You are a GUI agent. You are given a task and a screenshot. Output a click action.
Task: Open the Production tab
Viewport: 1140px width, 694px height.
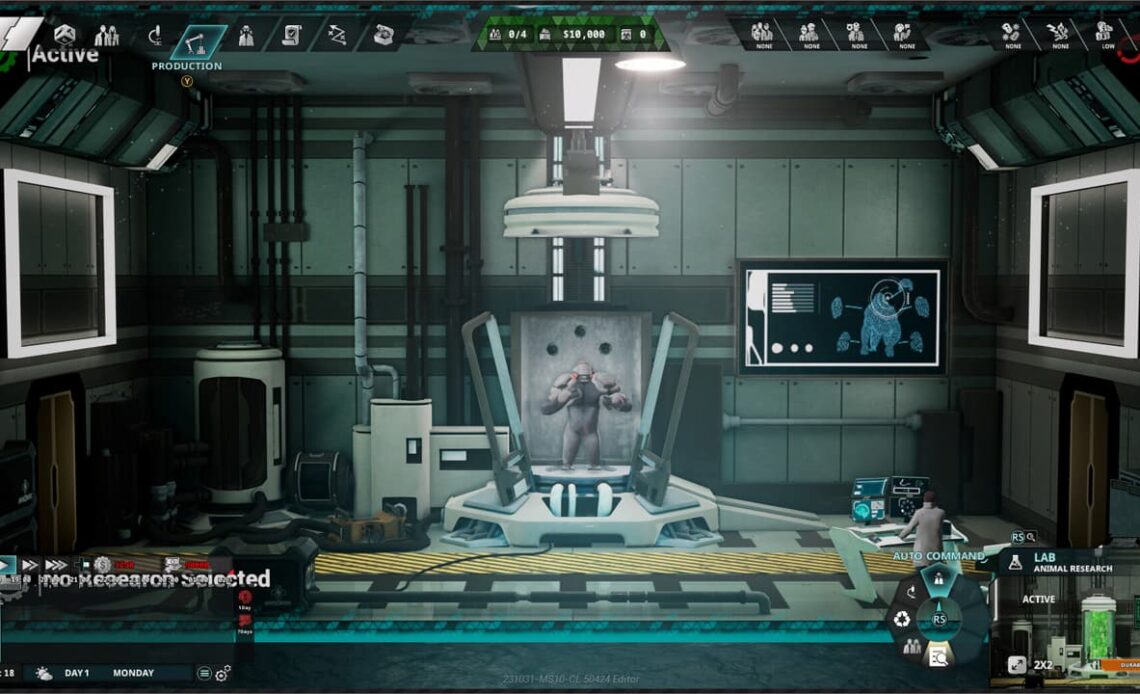(198, 39)
